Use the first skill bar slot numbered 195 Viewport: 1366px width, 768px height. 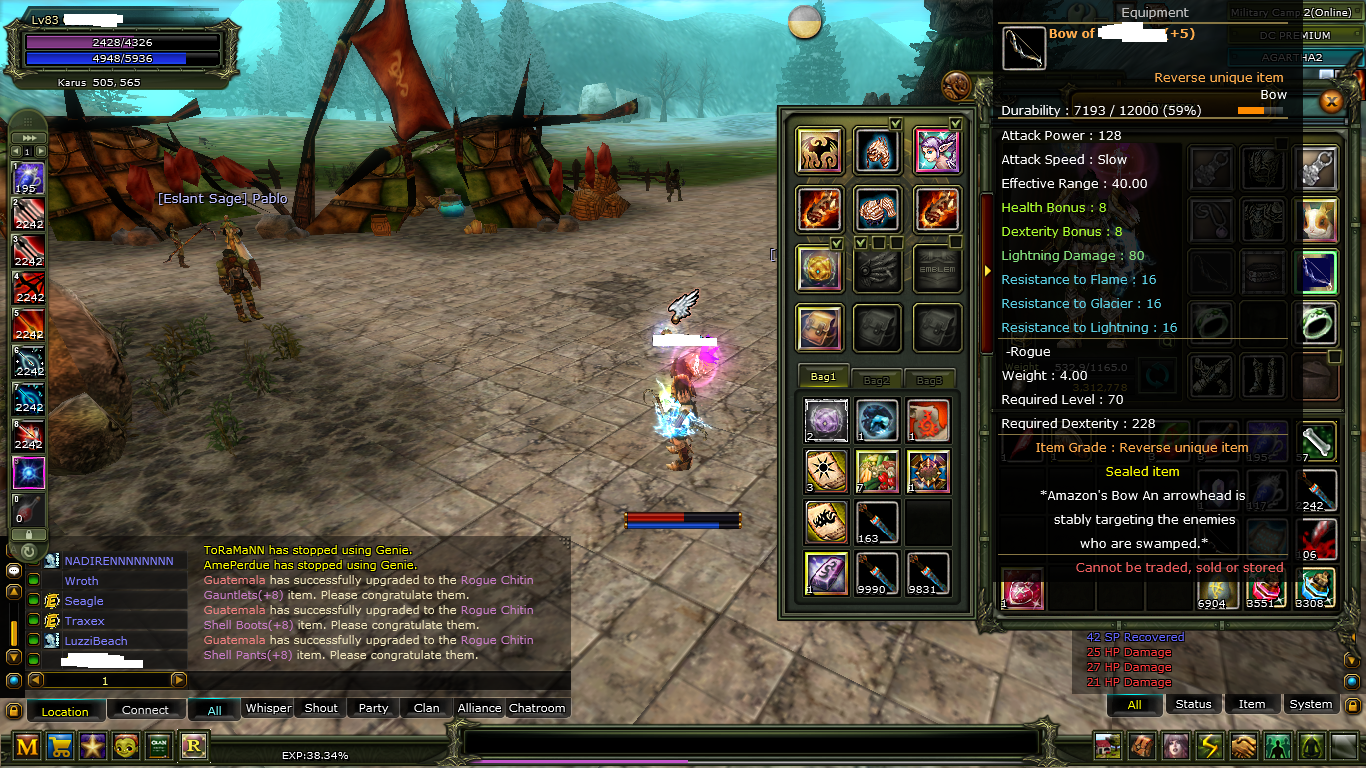[28, 179]
